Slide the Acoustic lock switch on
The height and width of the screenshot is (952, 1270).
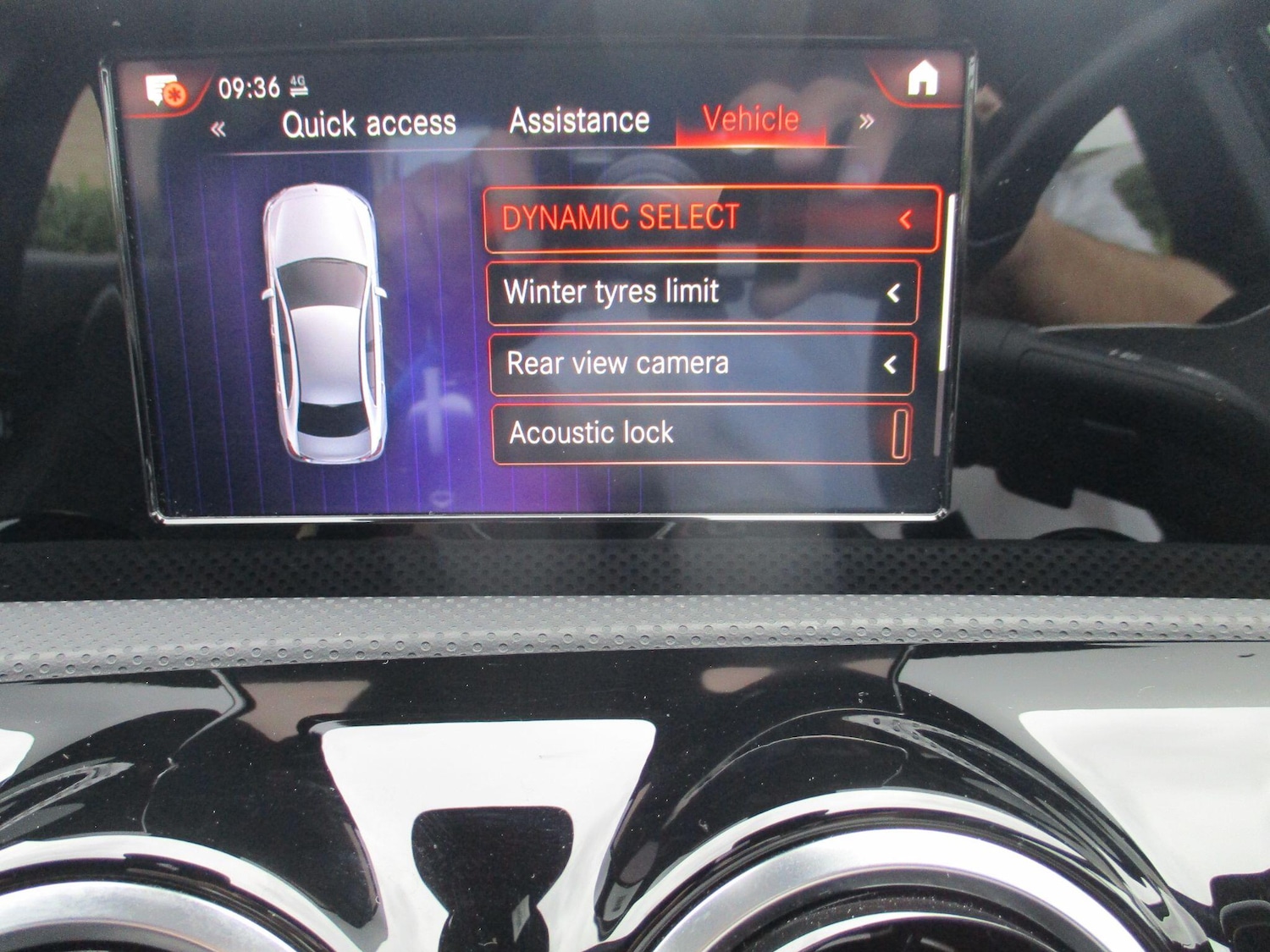(x=898, y=434)
